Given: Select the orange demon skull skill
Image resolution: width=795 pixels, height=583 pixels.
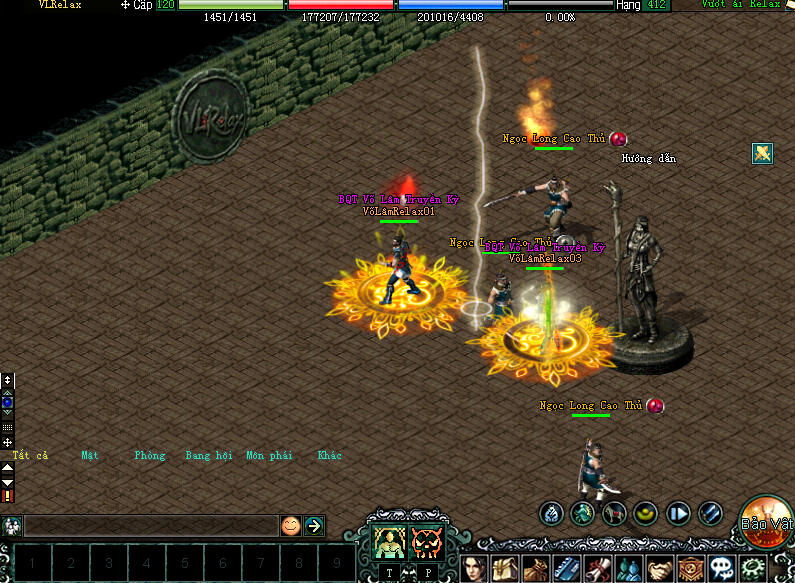Looking at the screenshot, I should coord(427,541).
